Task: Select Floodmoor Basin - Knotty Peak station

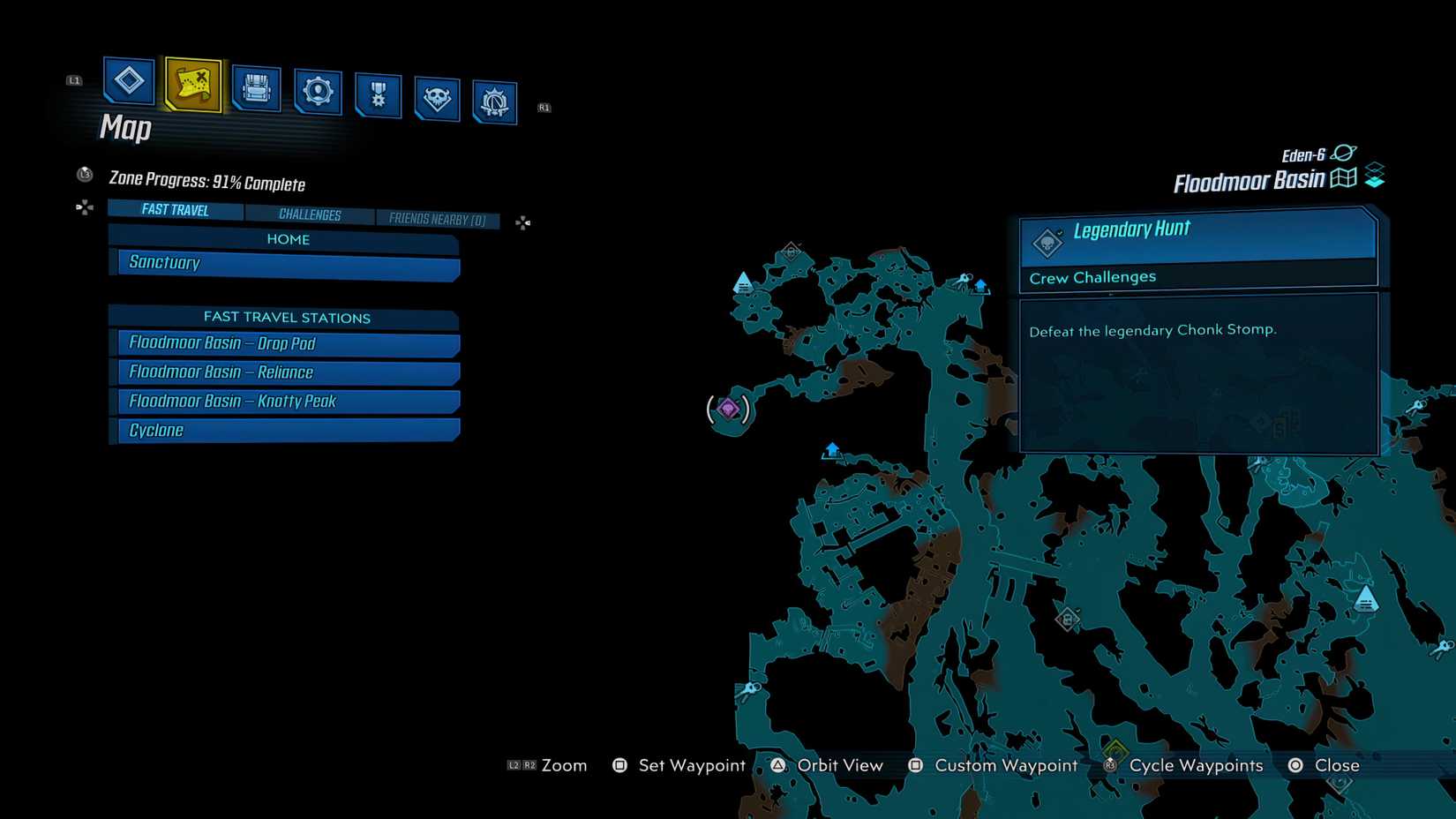Action: (284, 401)
